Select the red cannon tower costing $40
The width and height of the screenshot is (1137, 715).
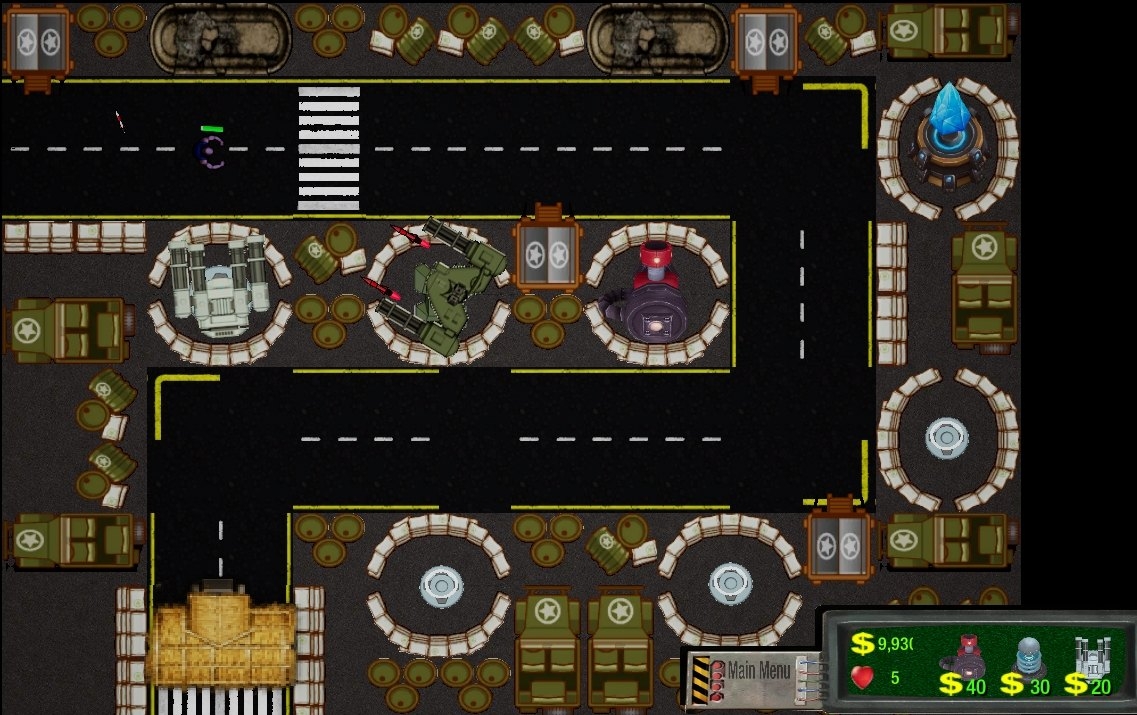(x=965, y=656)
